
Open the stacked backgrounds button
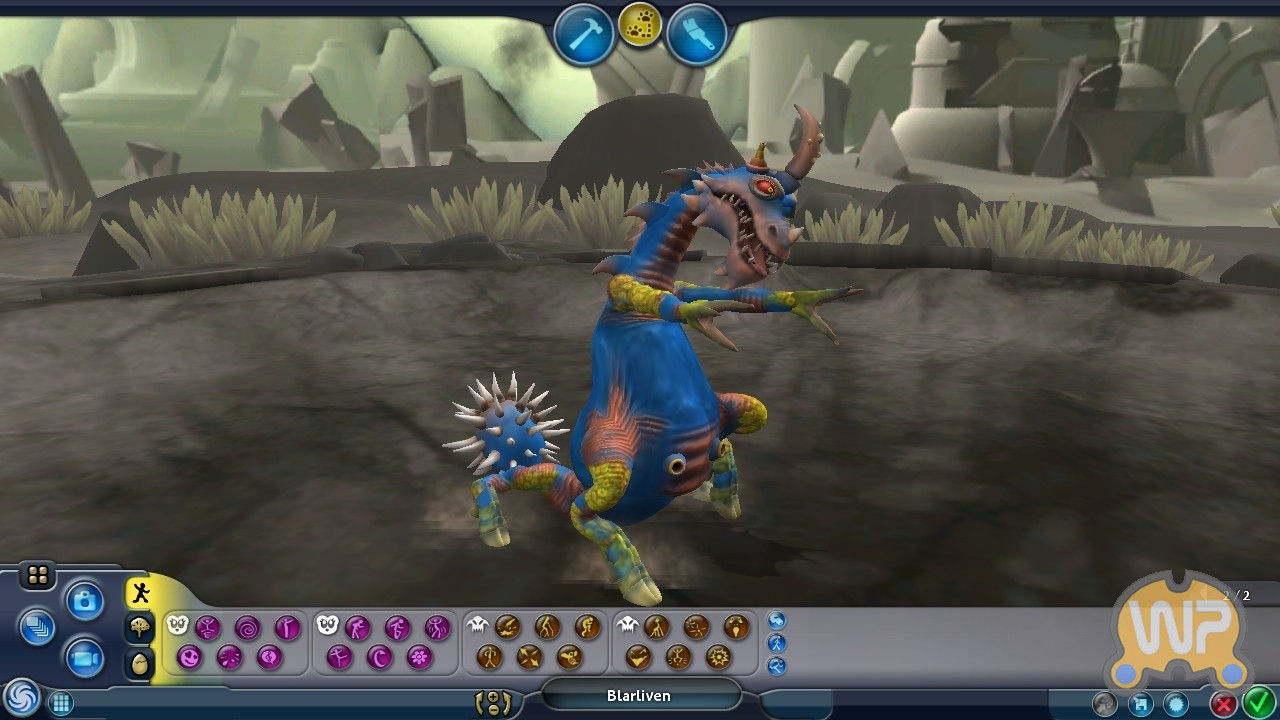pos(38,628)
